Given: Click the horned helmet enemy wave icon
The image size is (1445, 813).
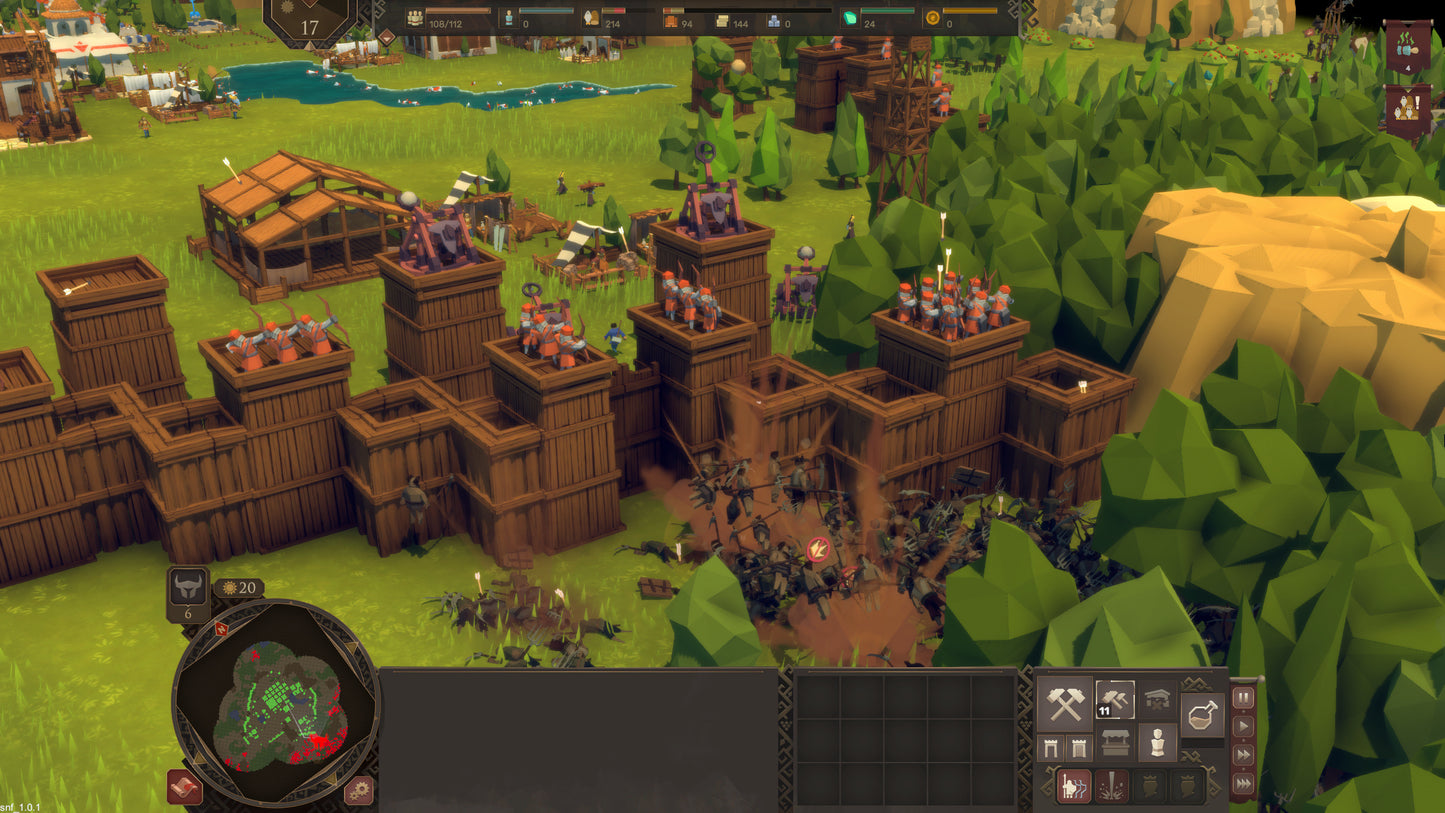Looking at the screenshot, I should (x=188, y=589).
